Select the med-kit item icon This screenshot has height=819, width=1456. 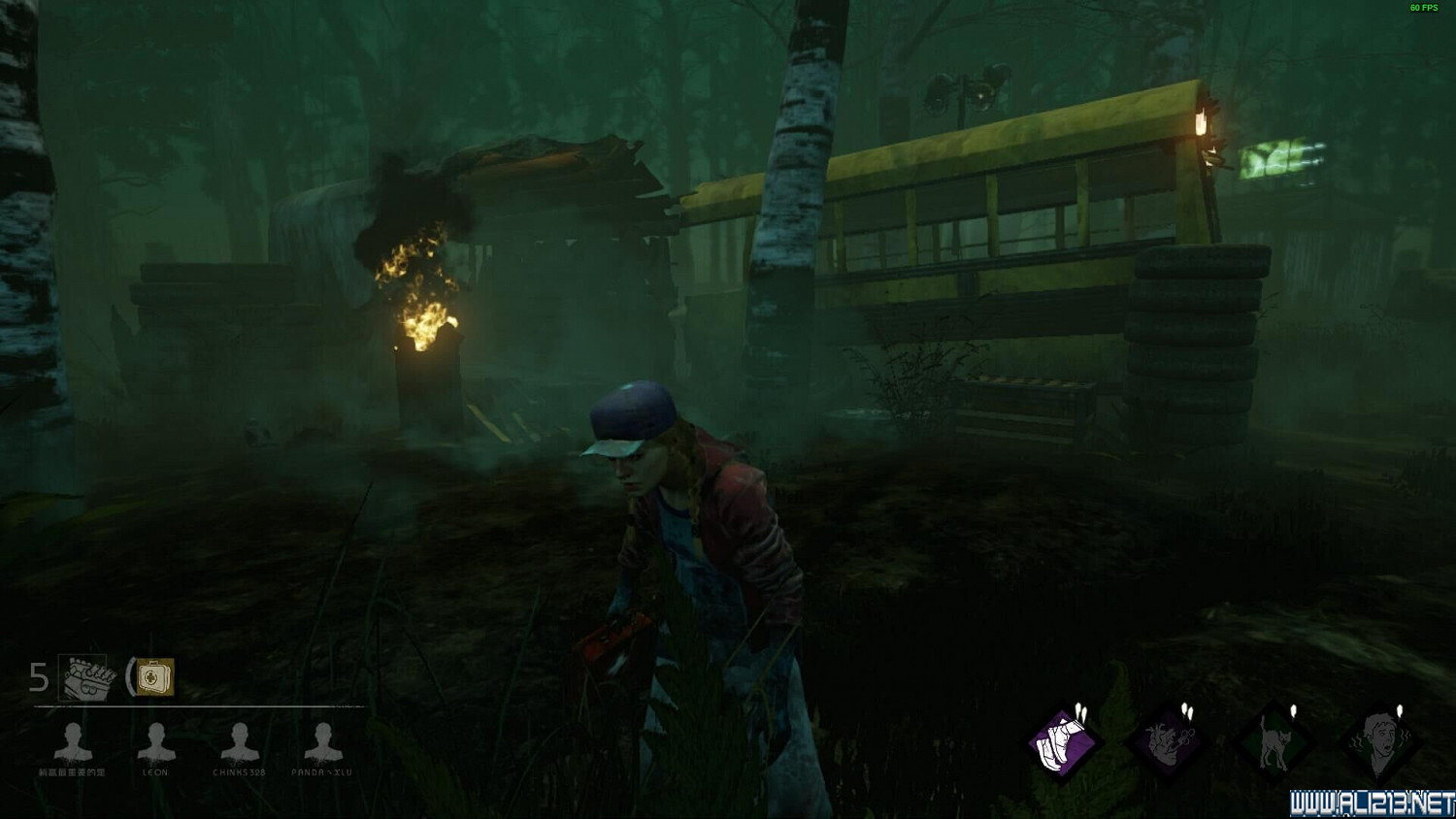(154, 677)
